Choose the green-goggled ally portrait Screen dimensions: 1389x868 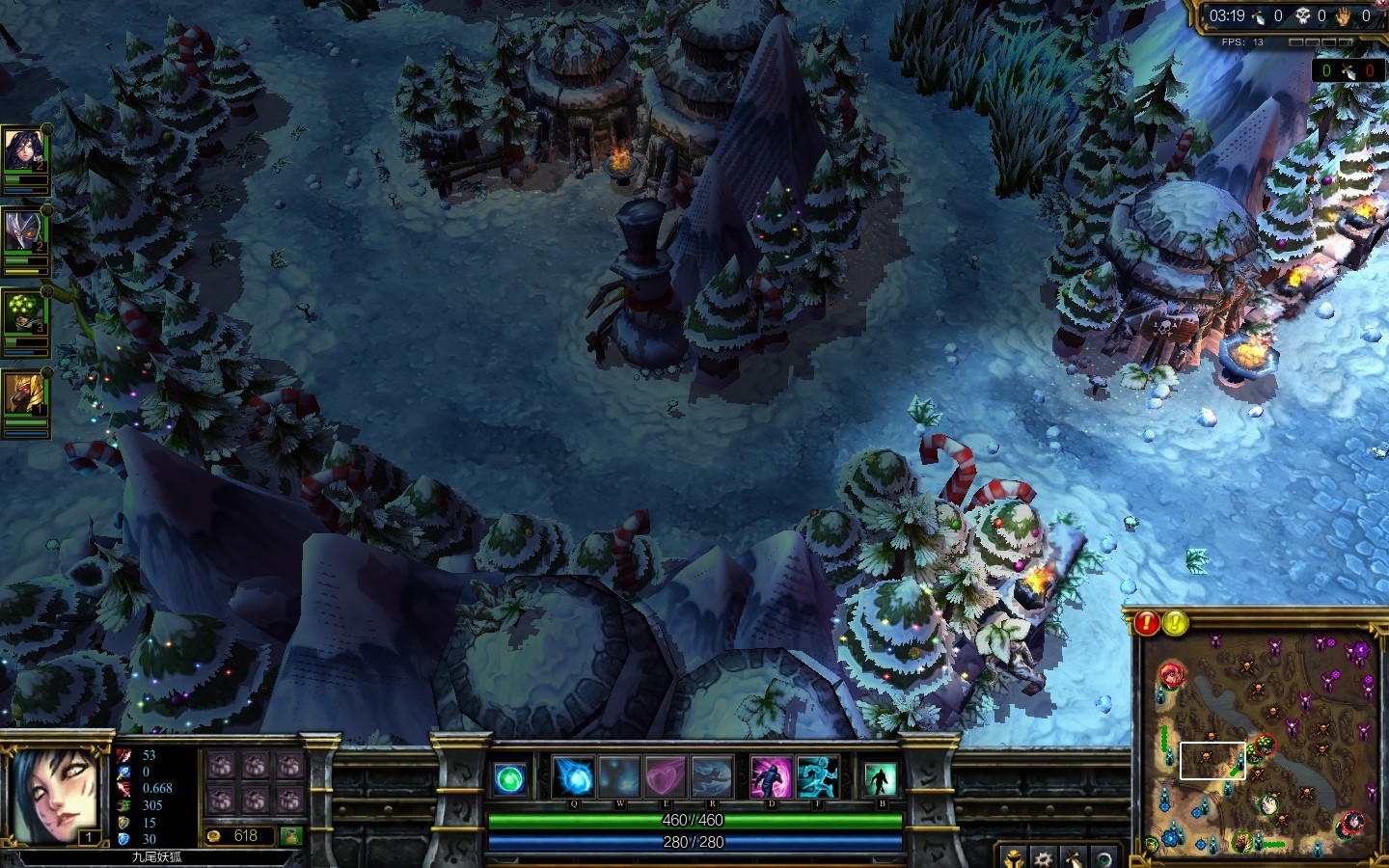(23, 313)
